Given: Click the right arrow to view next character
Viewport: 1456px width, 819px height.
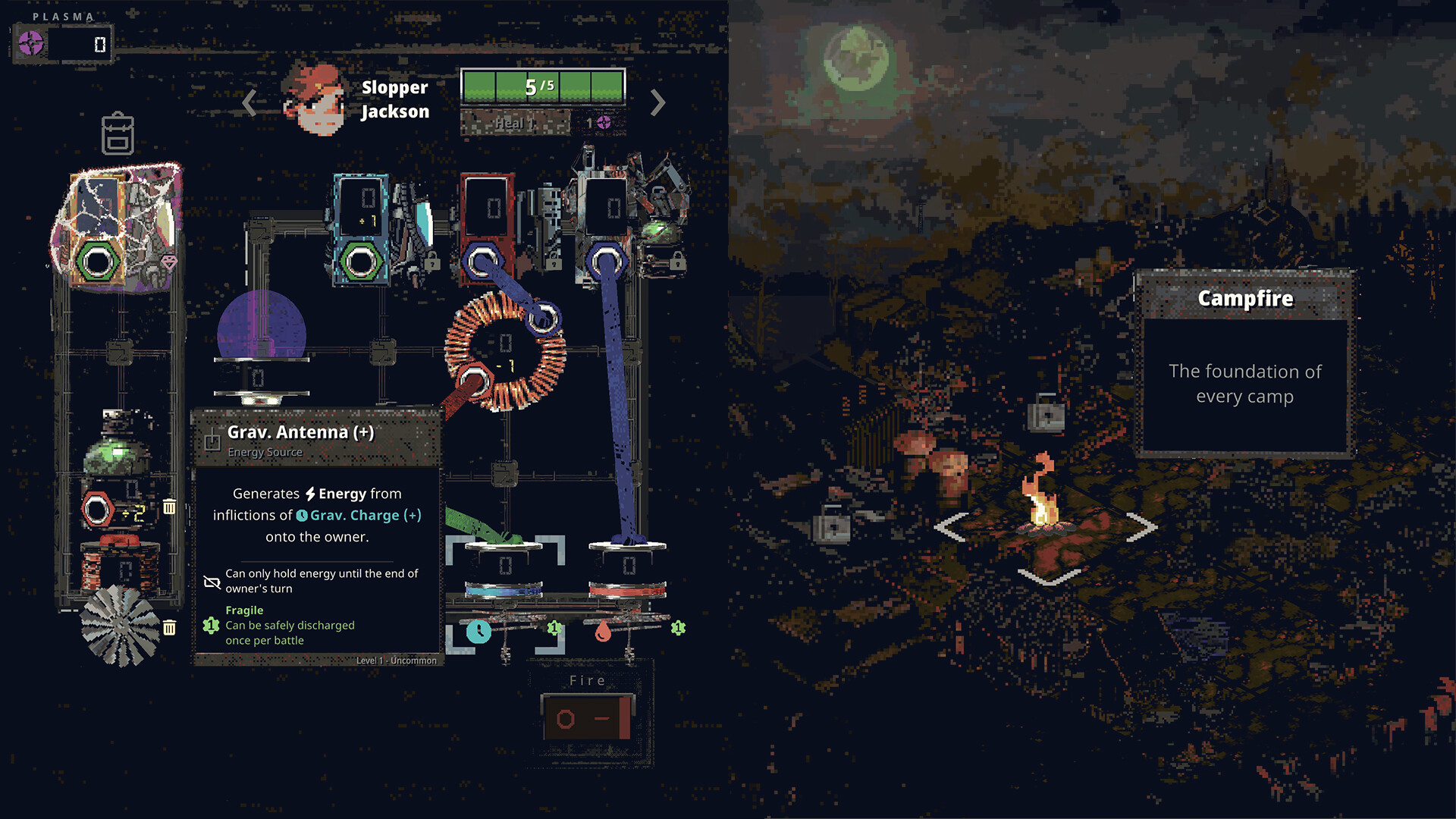Looking at the screenshot, I should pyautogui.click(x=658, y=102).
